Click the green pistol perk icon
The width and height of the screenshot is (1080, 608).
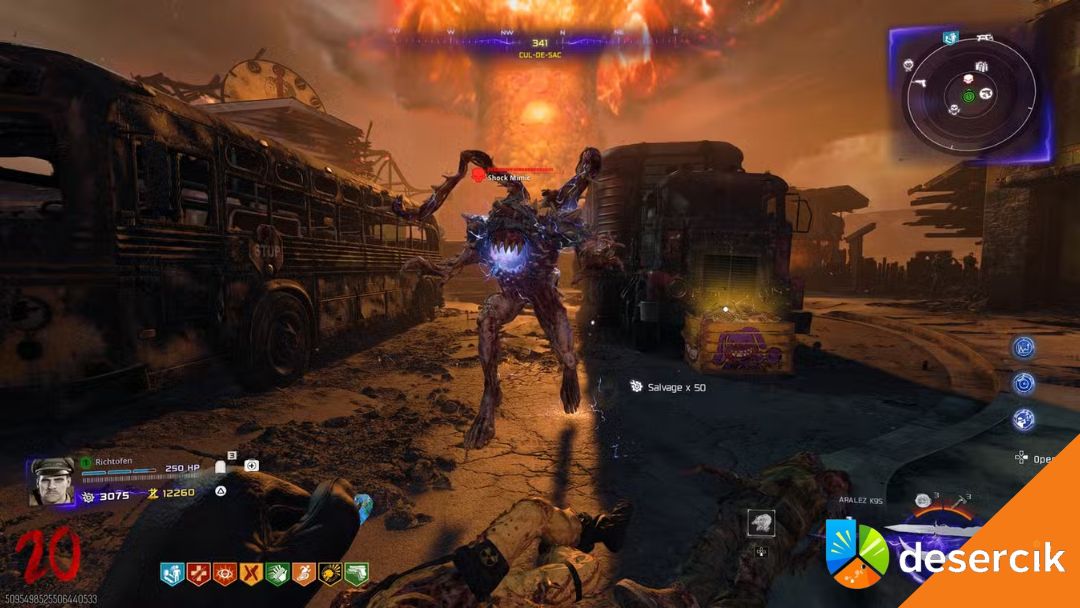point(356,573)
